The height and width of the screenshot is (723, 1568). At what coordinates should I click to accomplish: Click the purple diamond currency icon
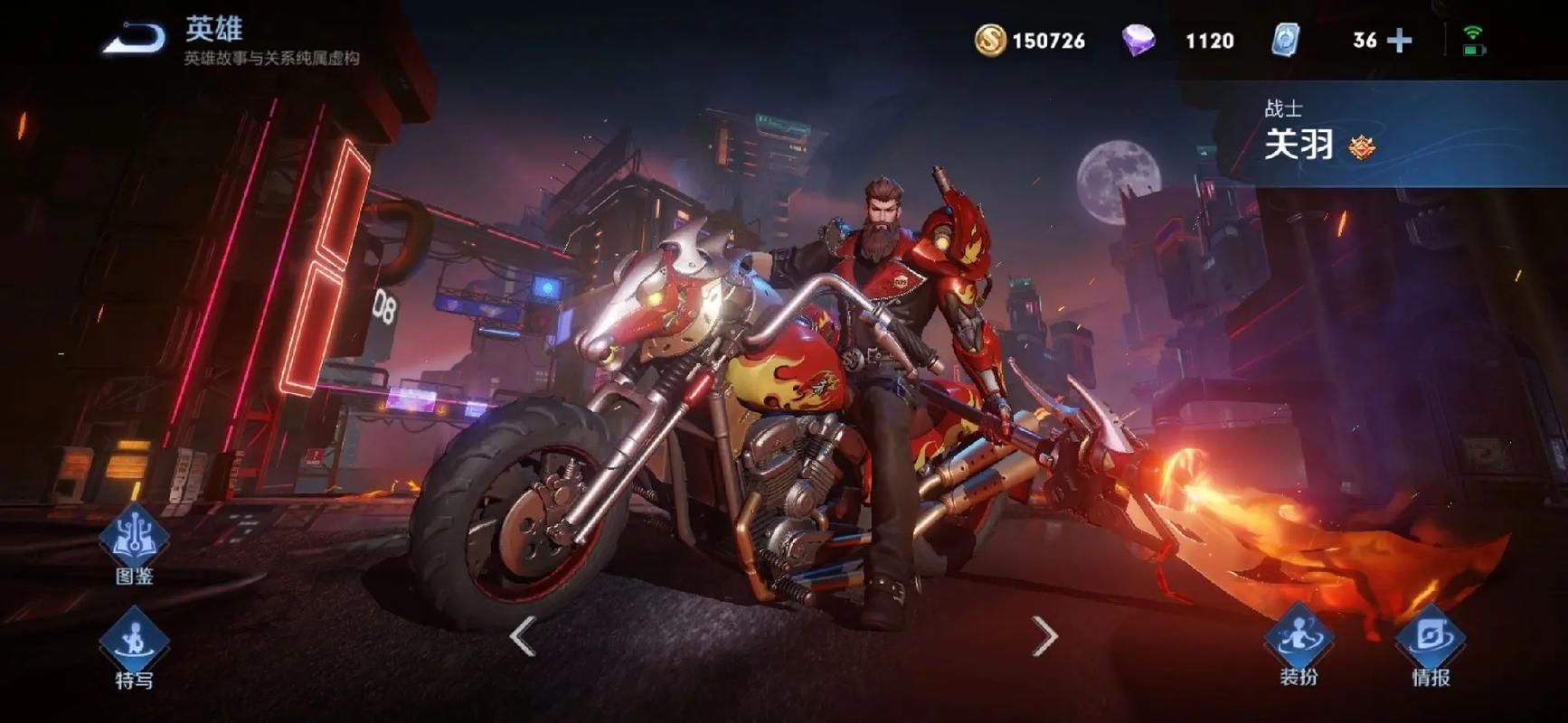tap(1138, 41)
